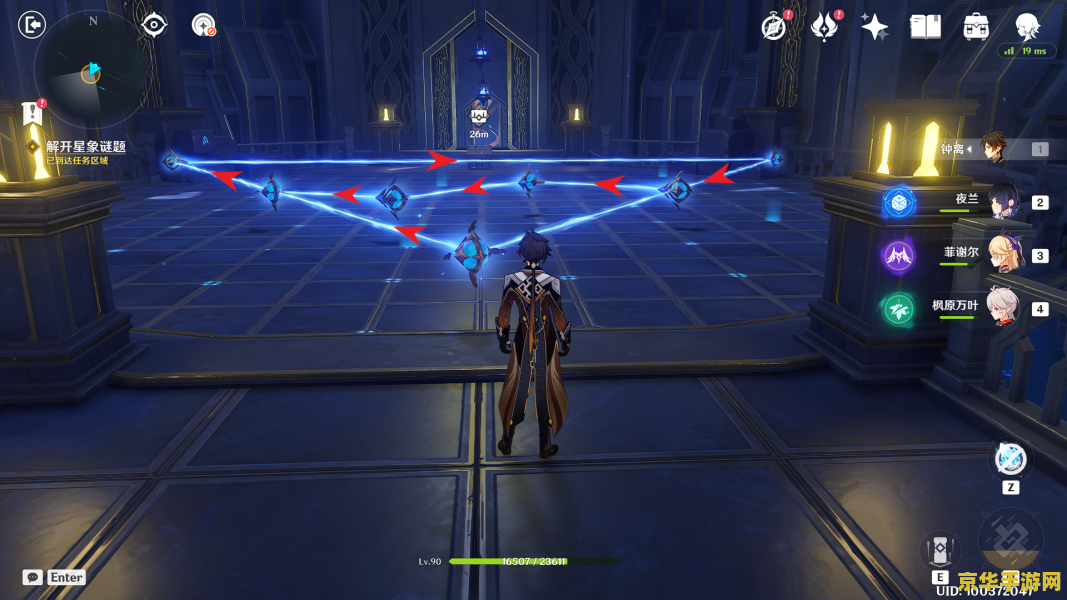Viewport: 1067px width, 600px height.
Task: Click the quest alert exclamation icon
Action: (32, 113)
